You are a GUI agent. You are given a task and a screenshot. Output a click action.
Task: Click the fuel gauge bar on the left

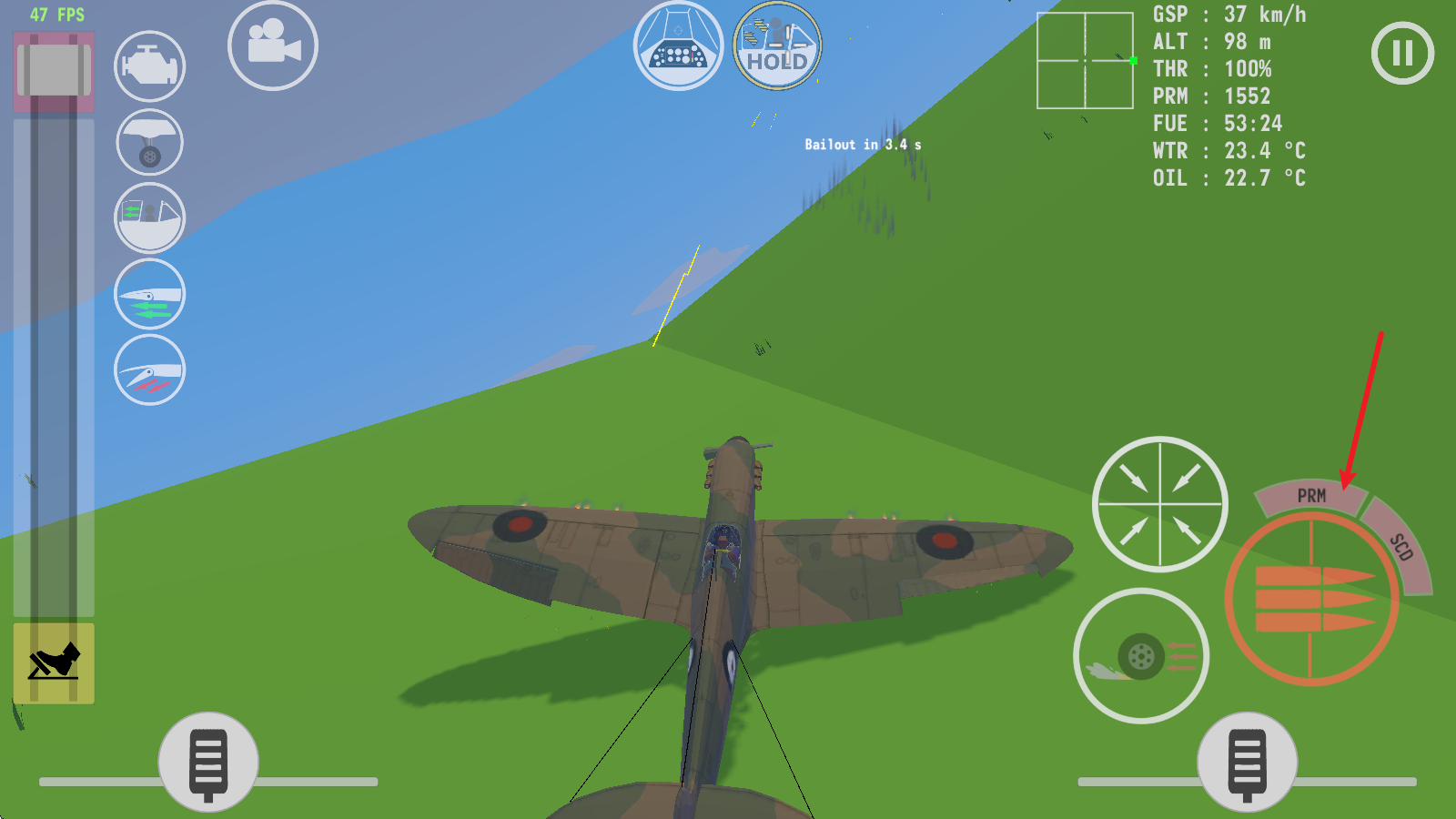55,364
